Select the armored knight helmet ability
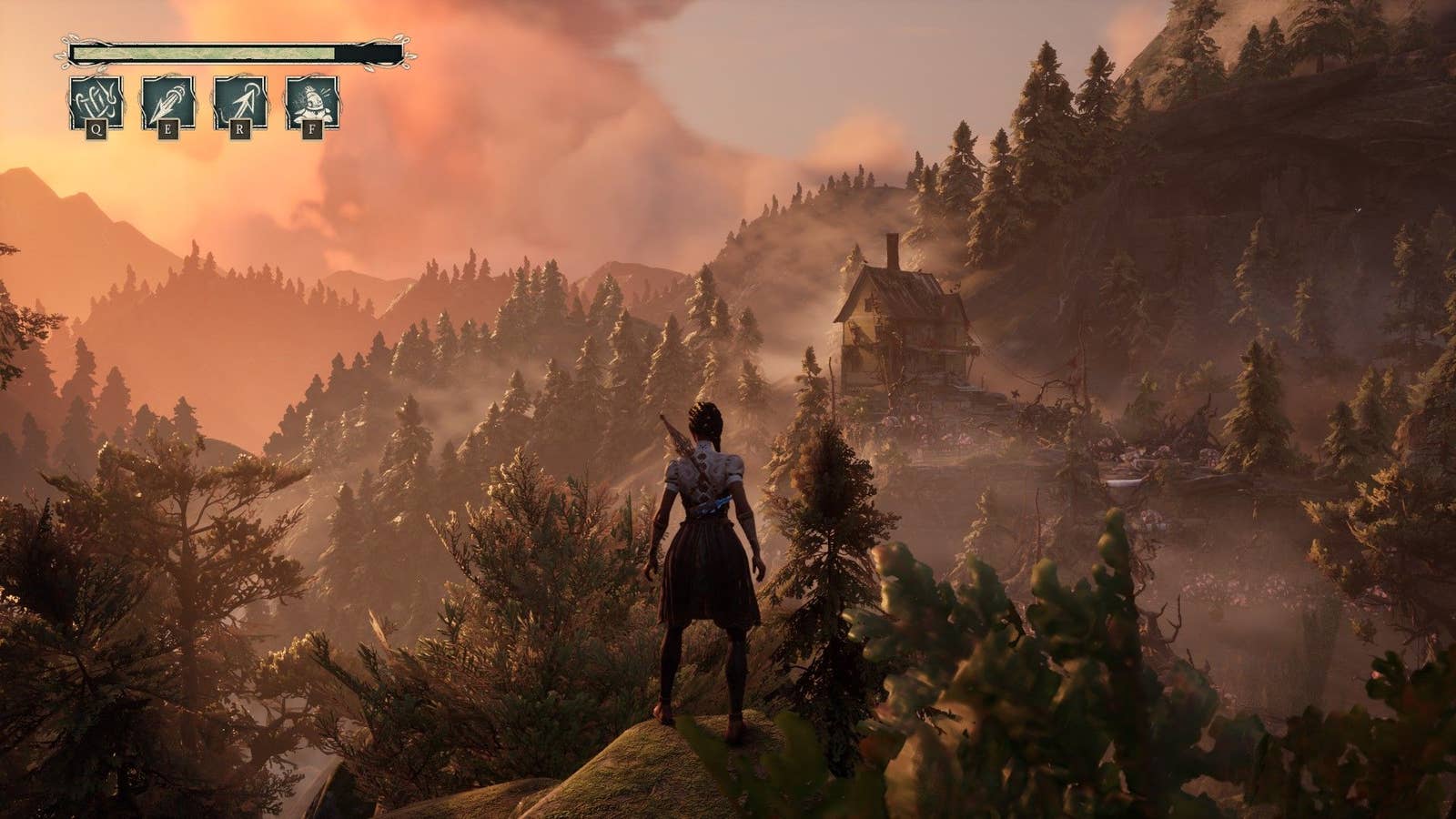Viewport: 1456px width, 819px height. click(312, 103)
